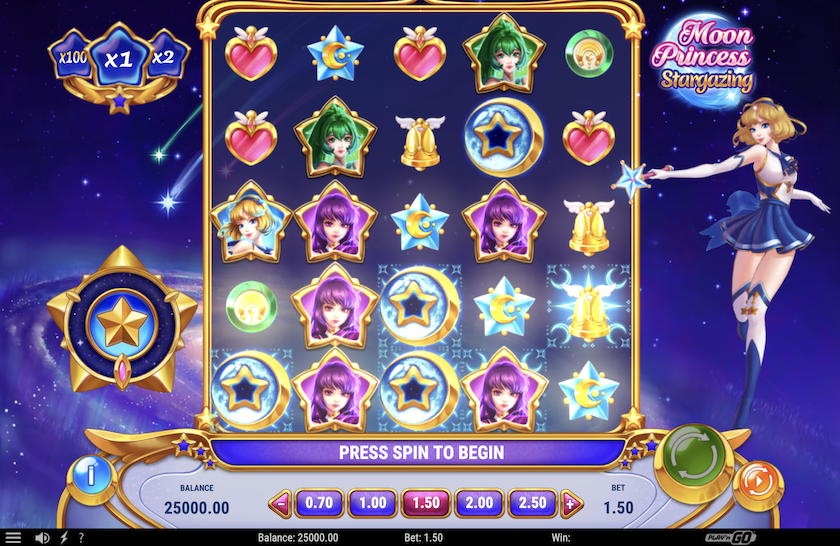Viewport: 840px width, 546px height.
Task: Set the bet to 2.00
Action: (x=479, y=503)
